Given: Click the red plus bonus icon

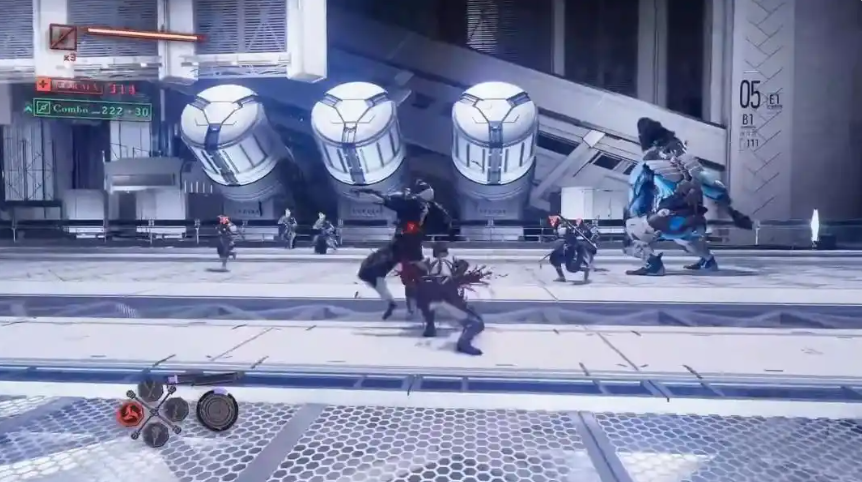Looking at the screenshot, I should click(43, 86).
